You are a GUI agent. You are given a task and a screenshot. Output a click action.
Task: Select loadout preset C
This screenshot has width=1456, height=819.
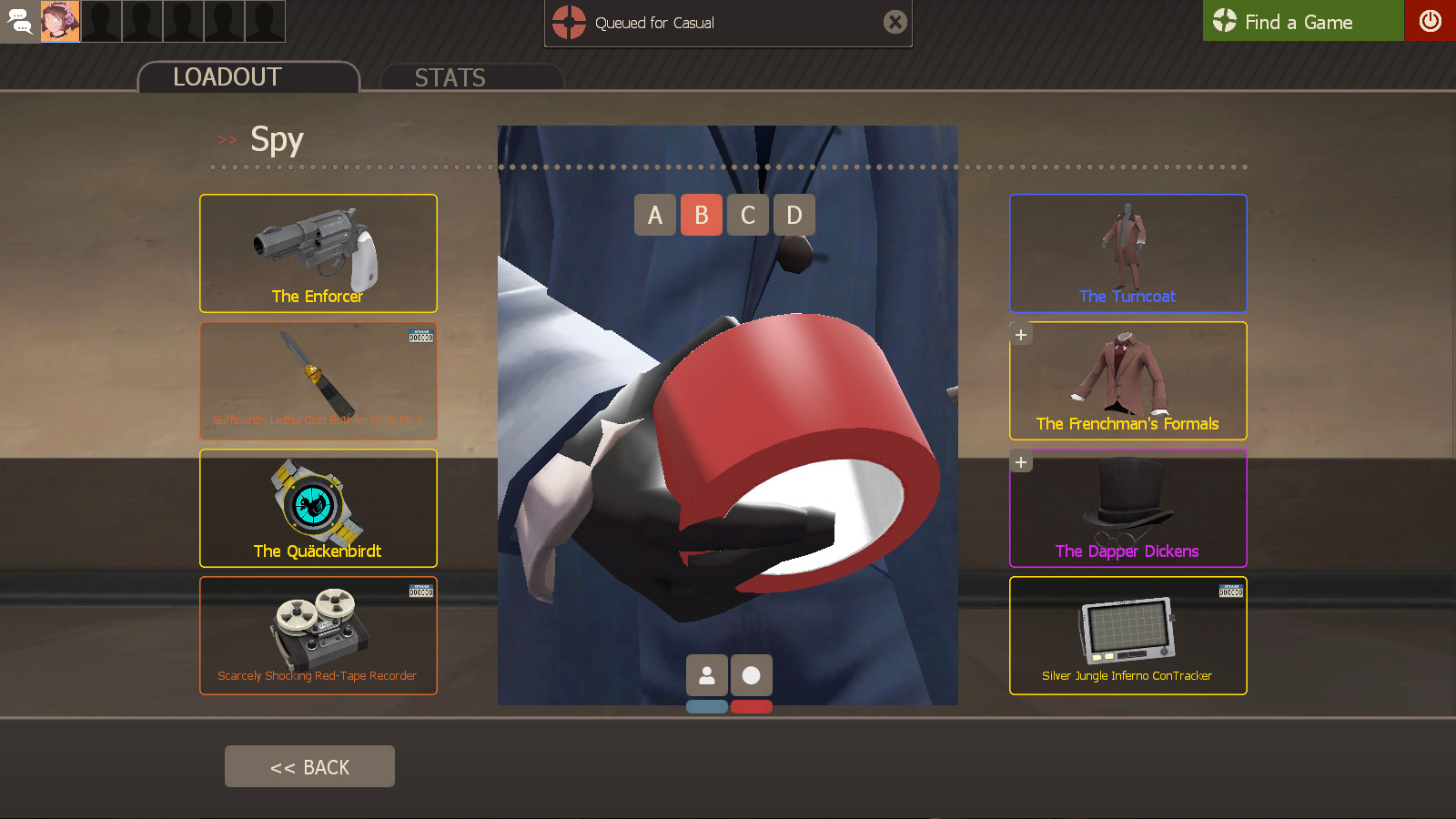click(x=748, y=215)
